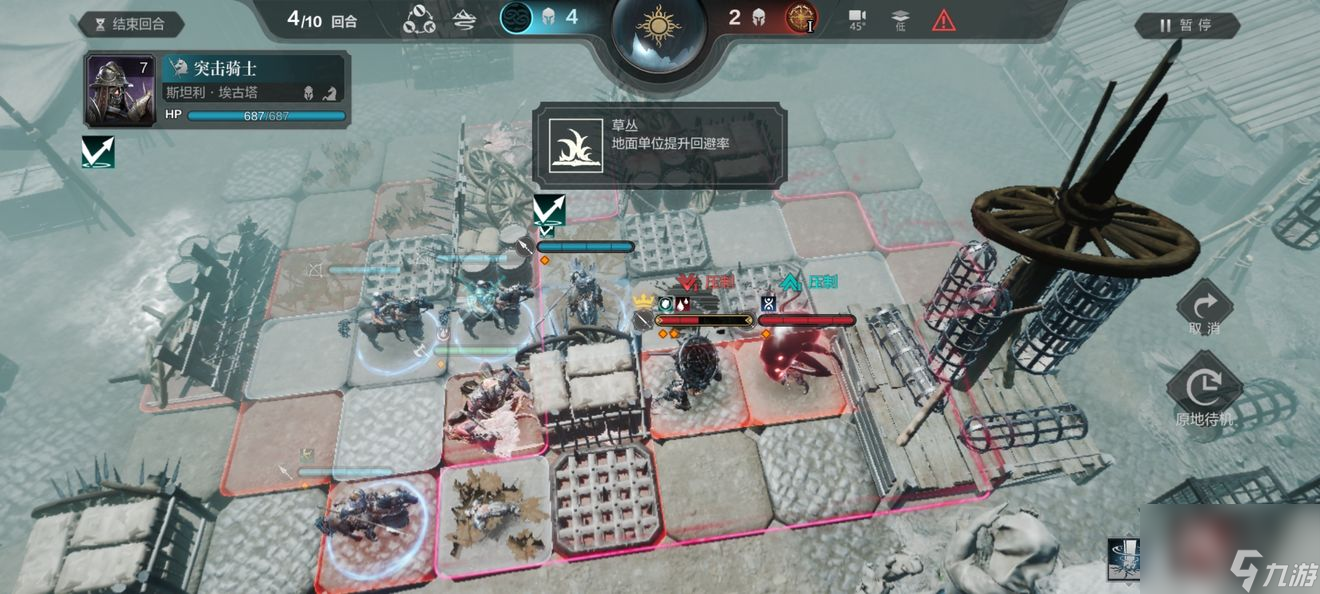Select the red enemy faction emblem
Screen dimensions: 1320x594
(800, 18)
